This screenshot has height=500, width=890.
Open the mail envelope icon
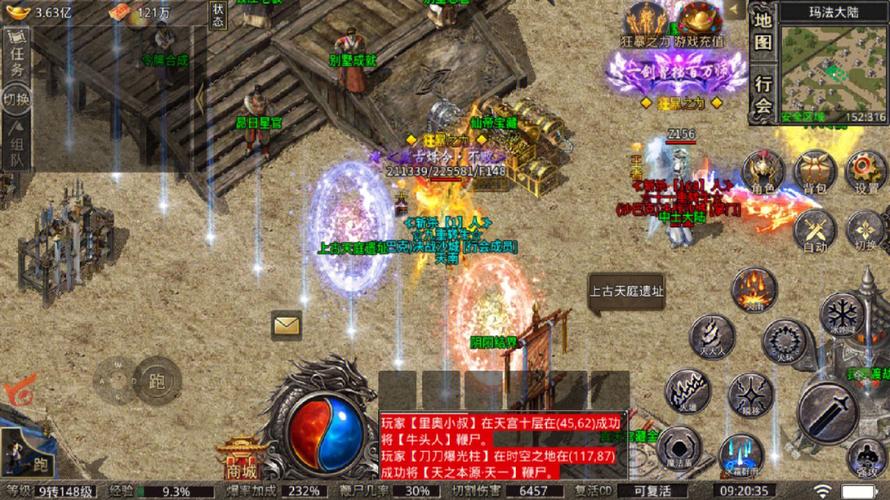(x=286, y=325)
